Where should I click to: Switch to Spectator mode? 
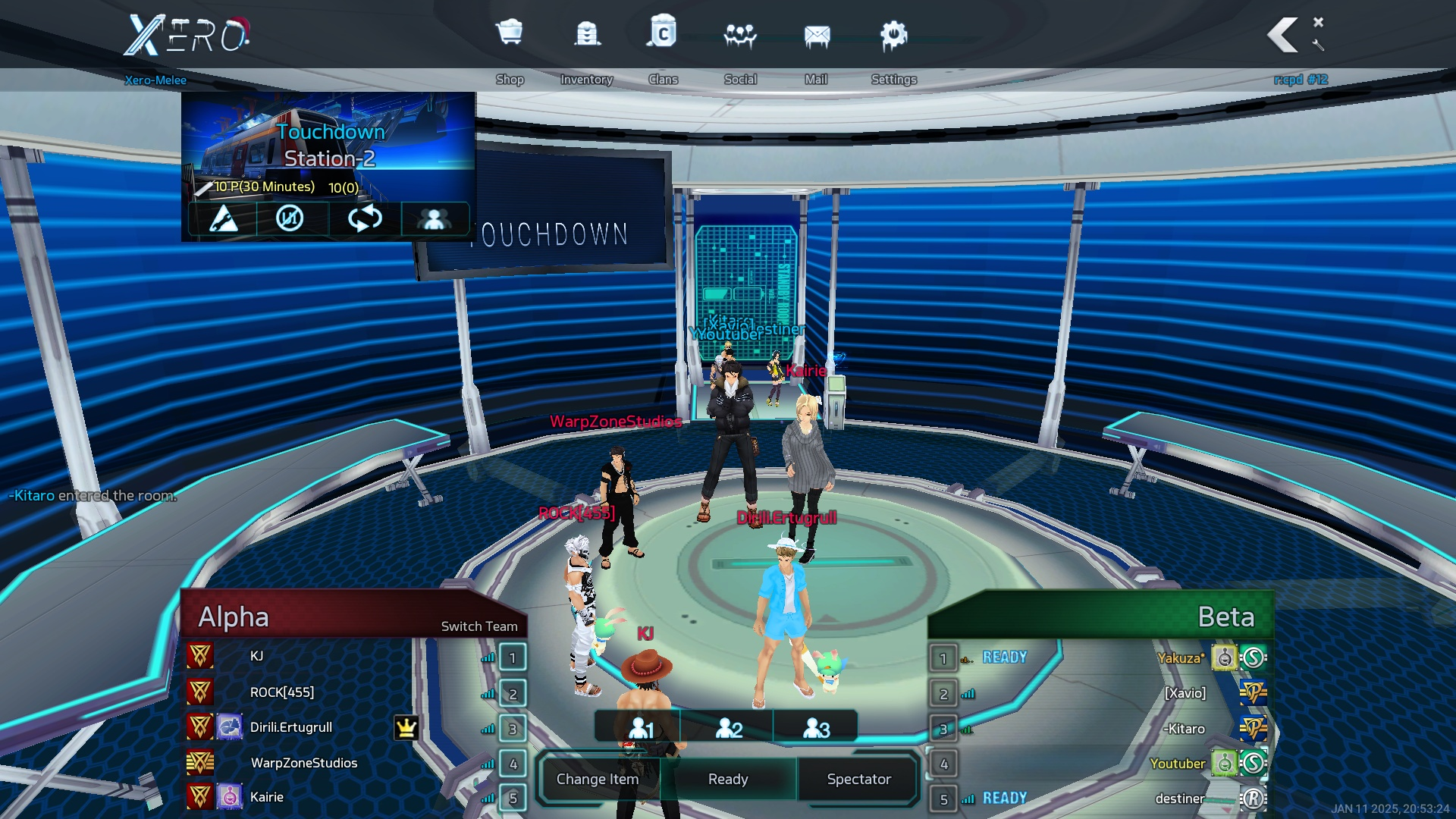coord(858,779)
